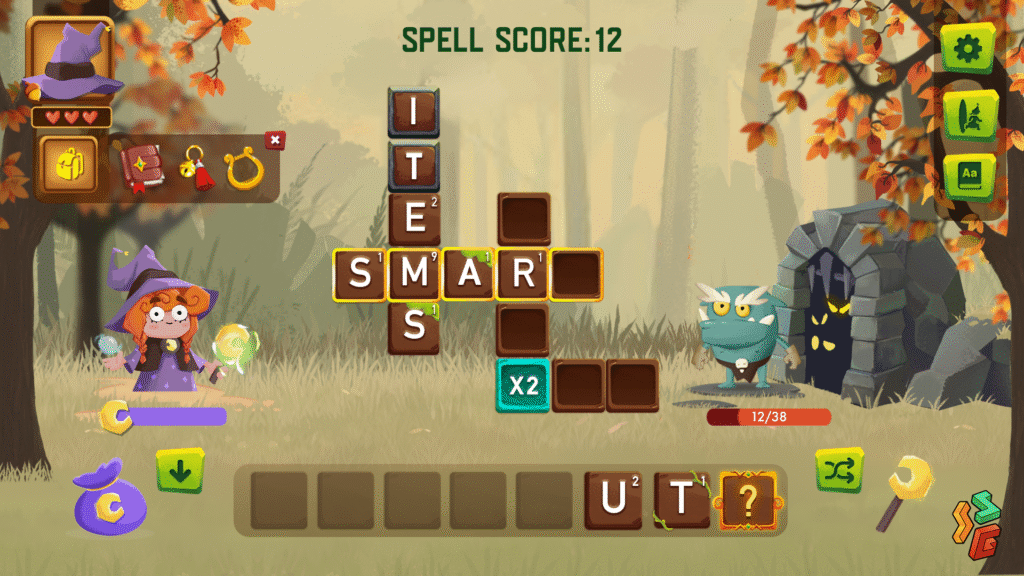The image size is (1024, 576).
Task: Open the witch character menu button
Action: click(967, 115)
